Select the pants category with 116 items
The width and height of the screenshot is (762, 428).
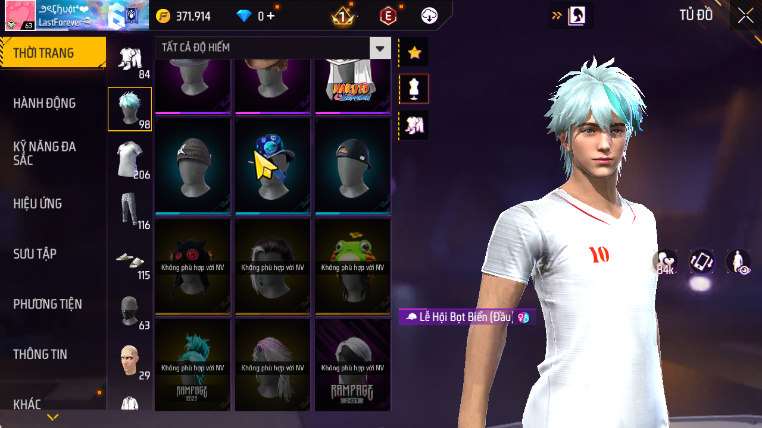(x=129, y=209)
